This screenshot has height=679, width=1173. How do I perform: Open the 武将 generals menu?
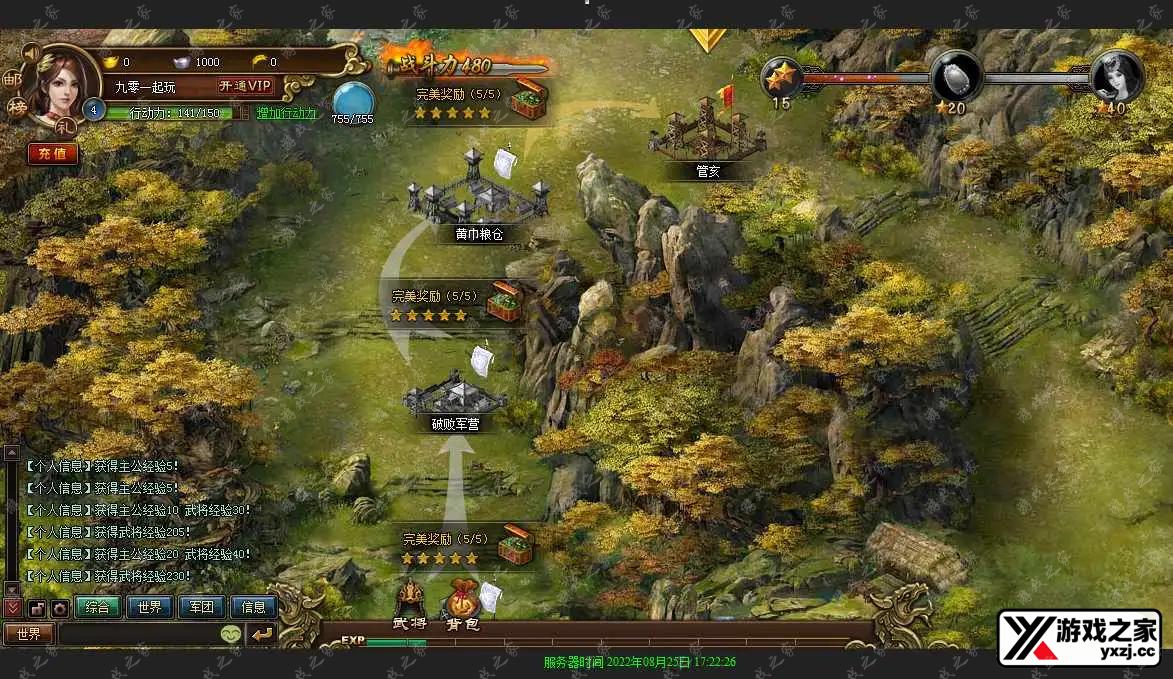(411, 603)
